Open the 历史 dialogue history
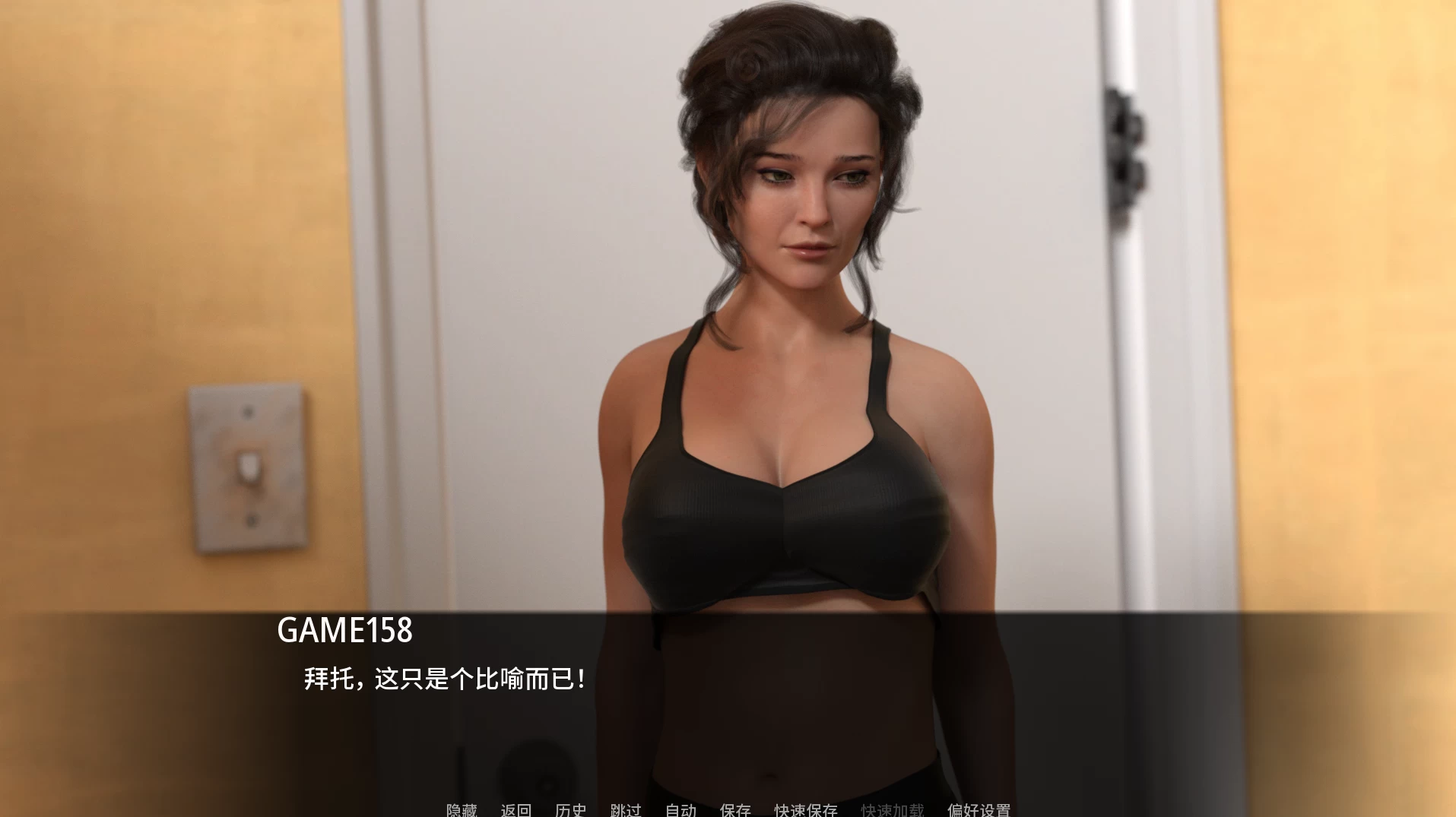The height and width of the screenshot is (817, 1456). (571, 810)
